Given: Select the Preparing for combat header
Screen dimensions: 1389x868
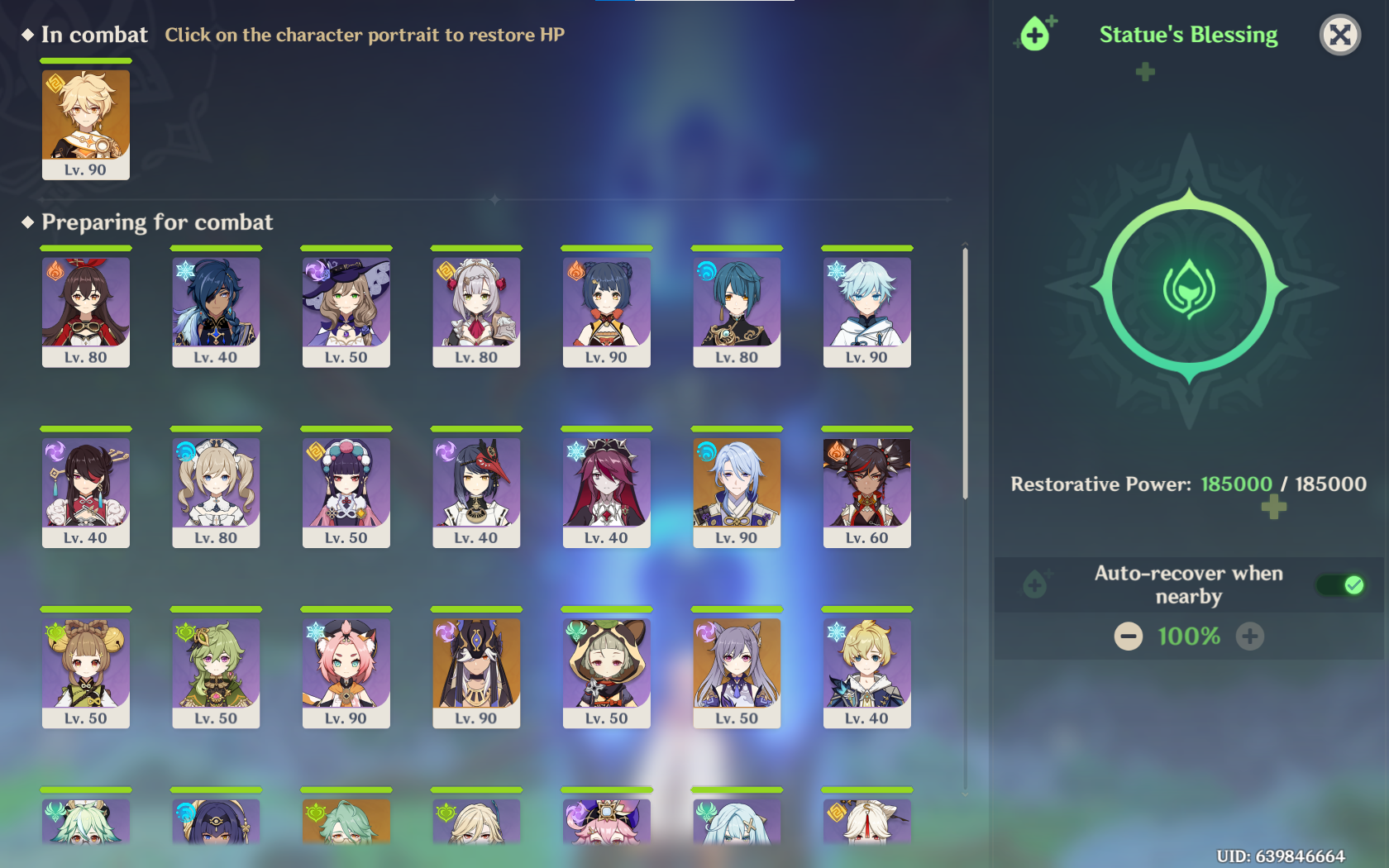Looking at the screenshot, I should tap(157, 222).
